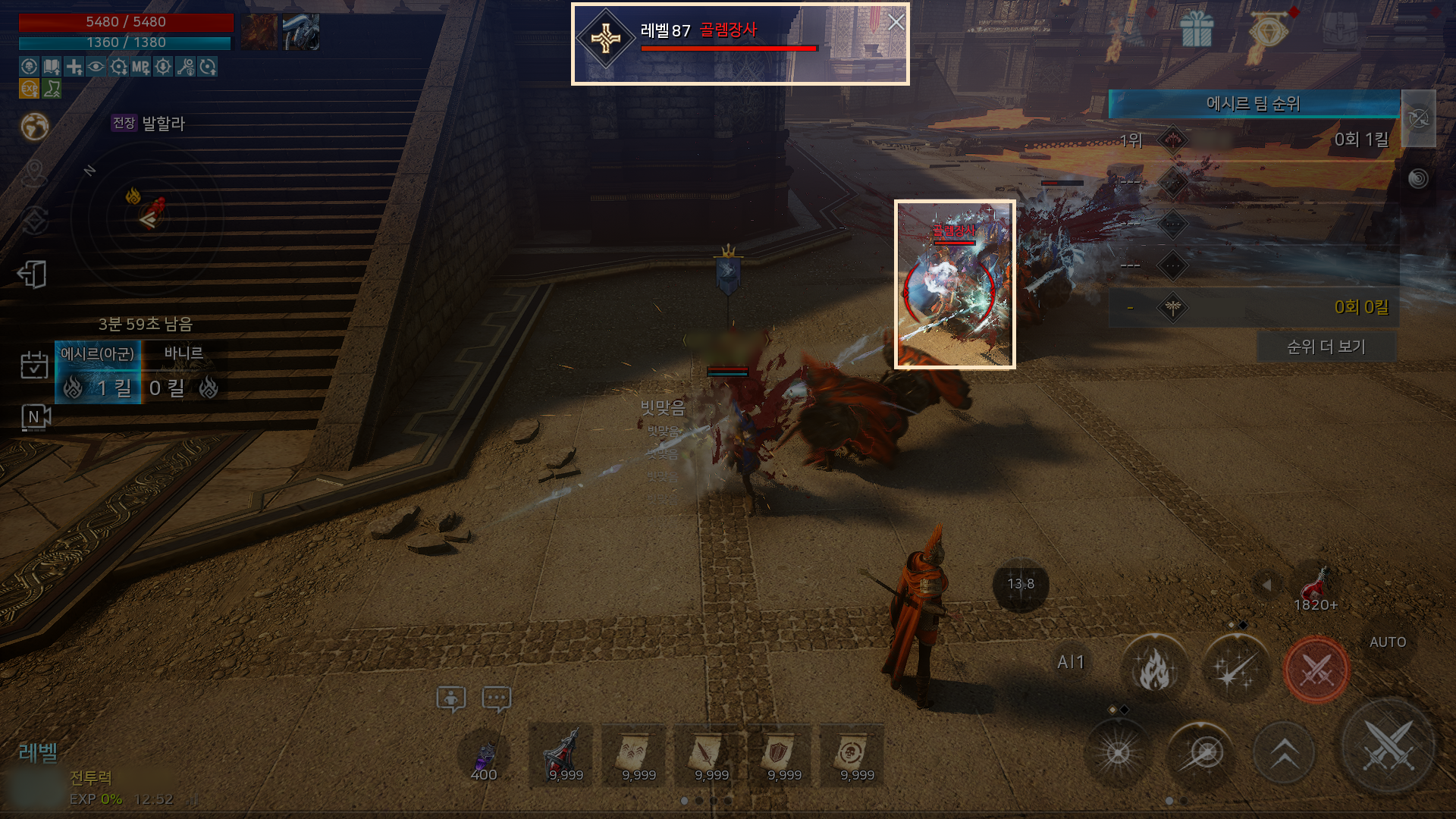Select the 에시르(아군) team score tab
The width and height of the screenshot is (1456, 819).
98,372
